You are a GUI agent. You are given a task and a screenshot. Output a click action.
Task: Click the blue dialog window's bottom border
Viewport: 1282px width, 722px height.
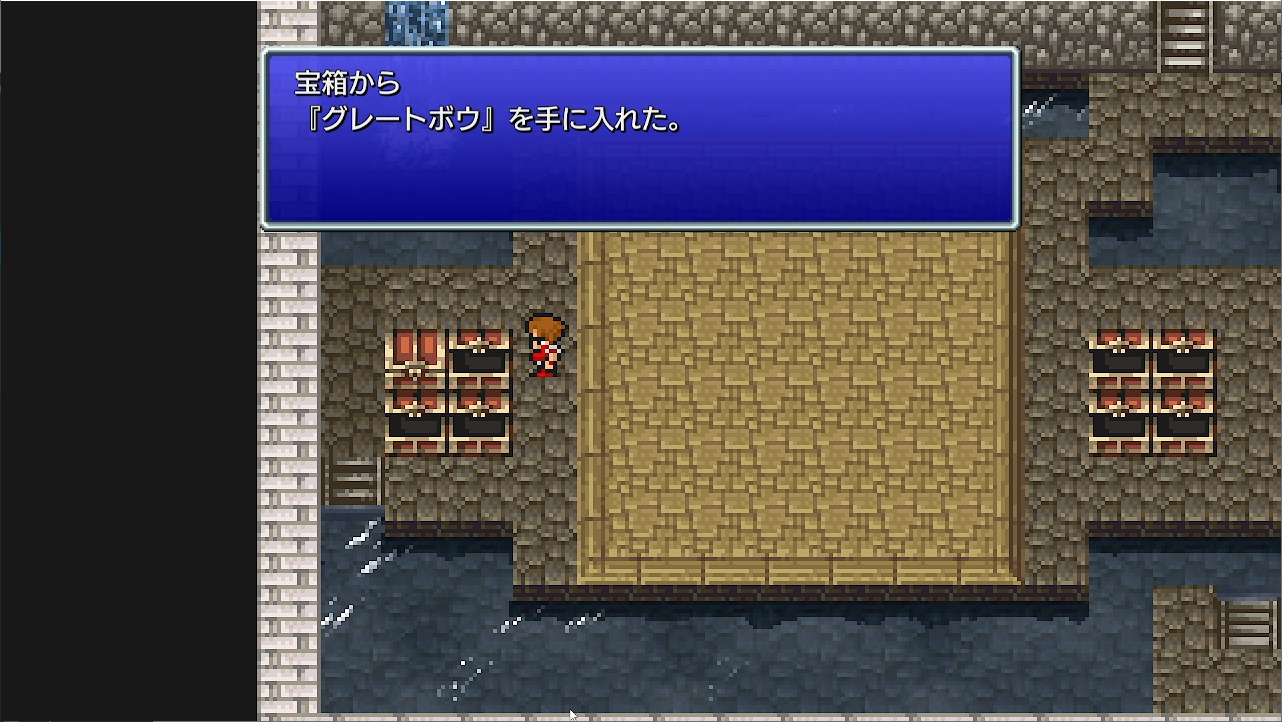[x=640, y=225]
